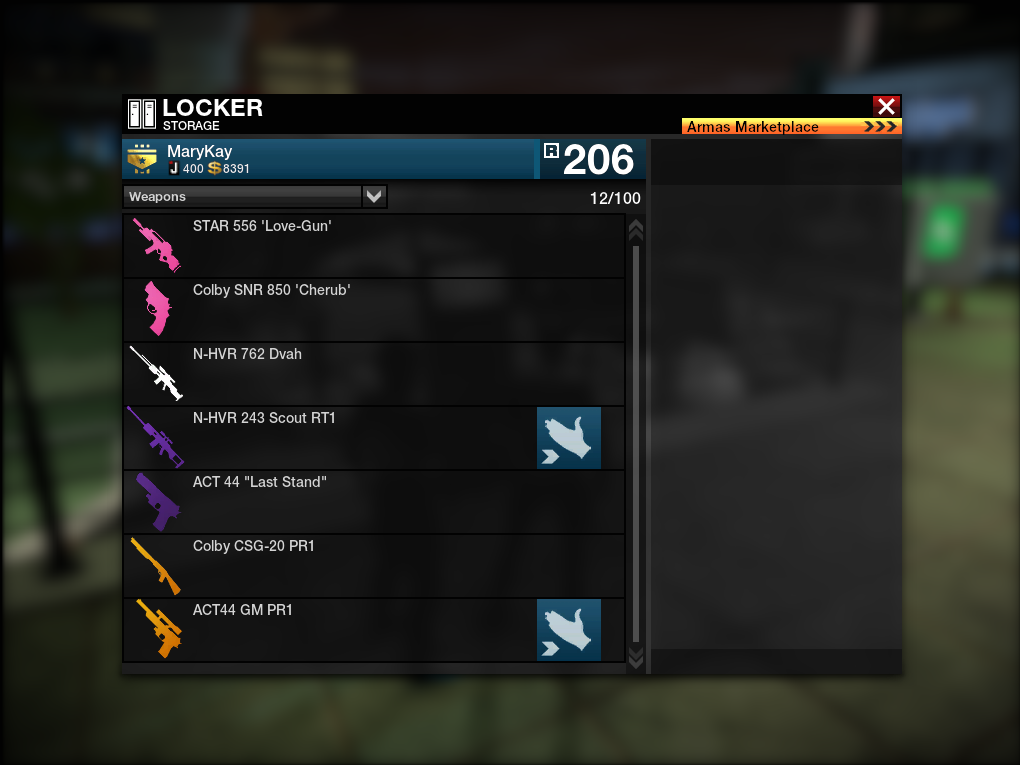The height and width of the screenshot is (765, 1020).
Task: Close the Locker Storage window
Action: (x=886, y=106)
